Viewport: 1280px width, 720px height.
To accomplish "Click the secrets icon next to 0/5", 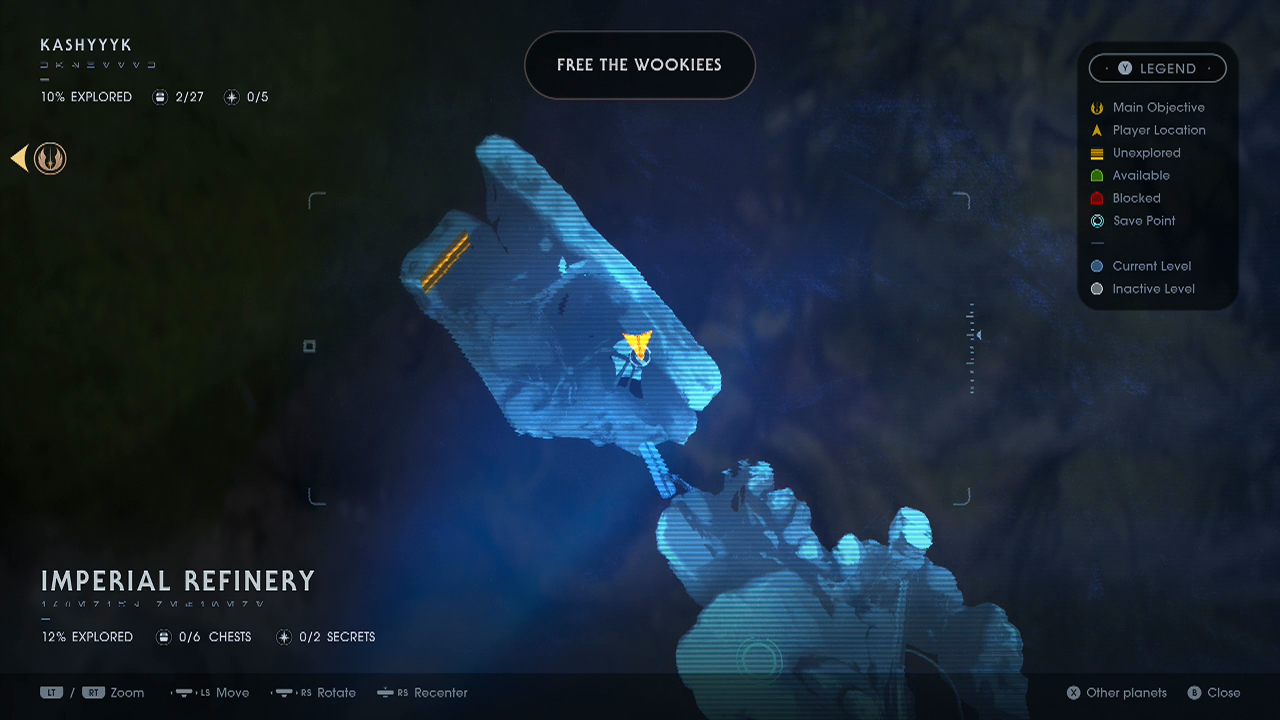I will pyautogui.click(x=230, y=96).
